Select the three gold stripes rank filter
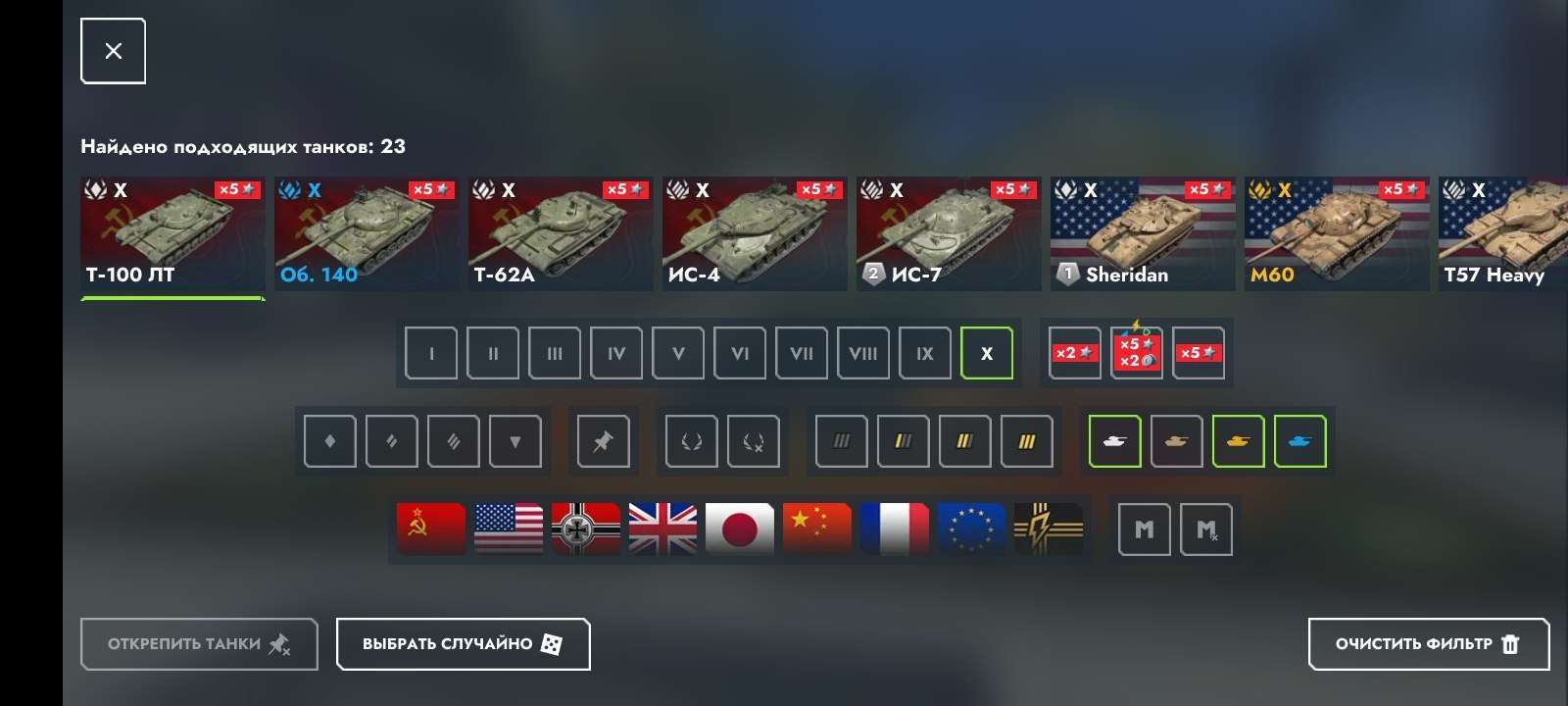 pyautogui.click(x=1027, y=441)
